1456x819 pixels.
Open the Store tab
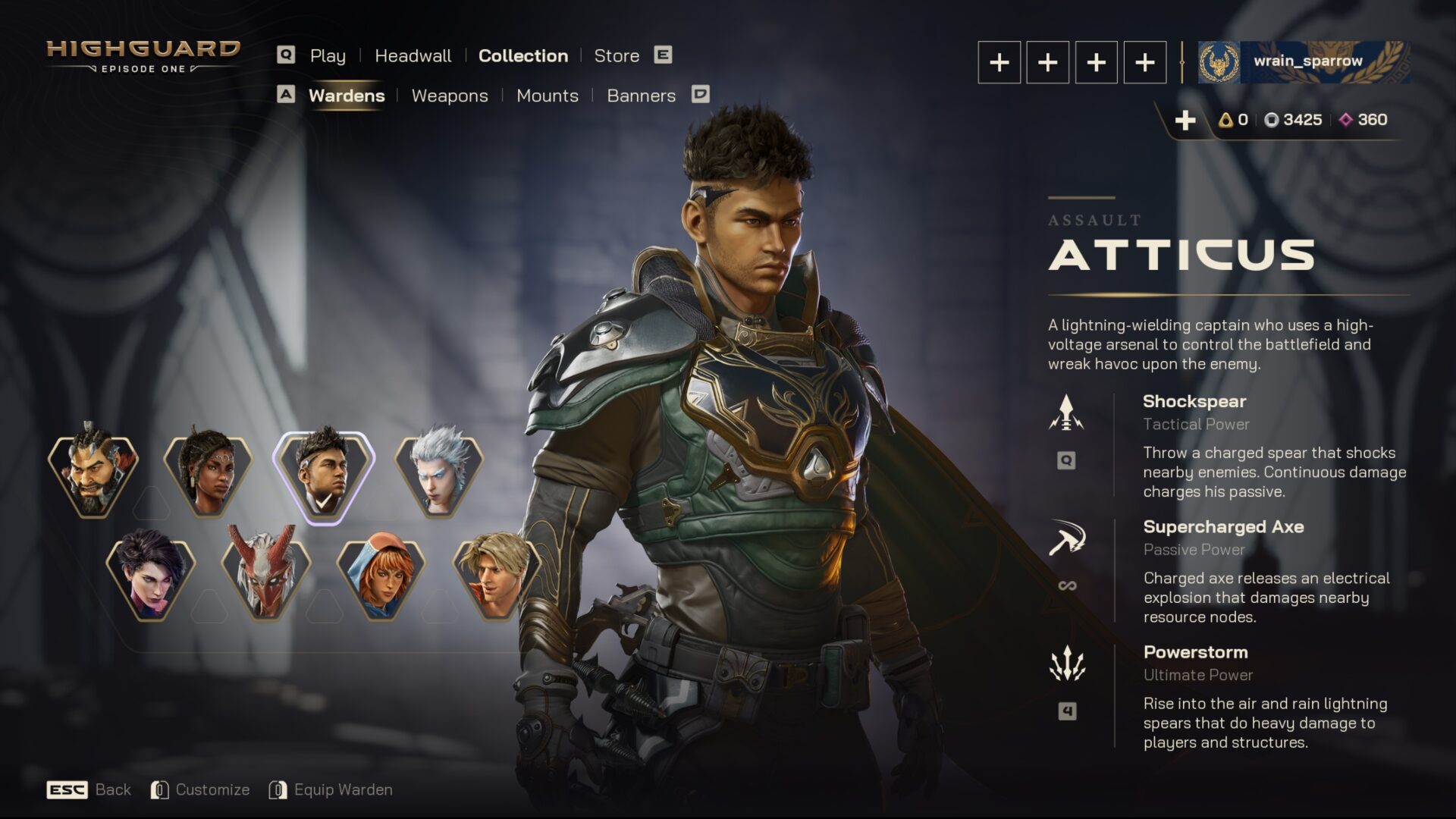click(616, 55)
